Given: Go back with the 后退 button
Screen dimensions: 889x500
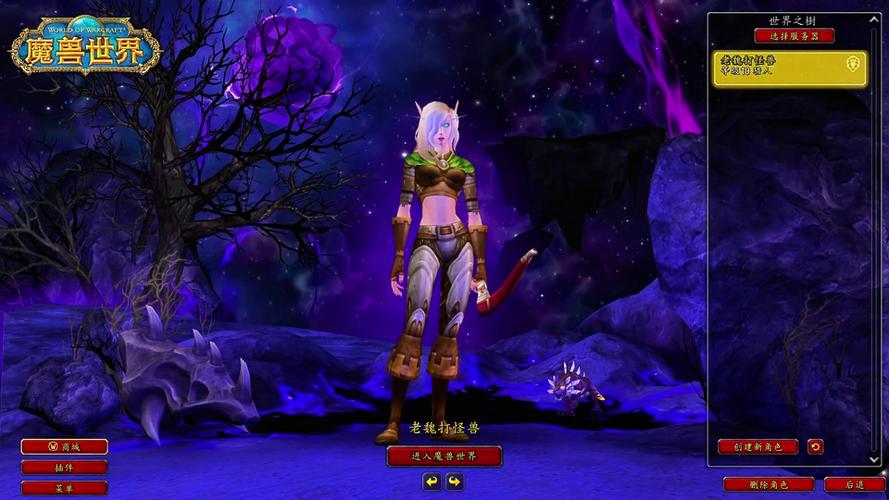Looking at the screenshot, I should pyautogui.click(x=853, y=485).
